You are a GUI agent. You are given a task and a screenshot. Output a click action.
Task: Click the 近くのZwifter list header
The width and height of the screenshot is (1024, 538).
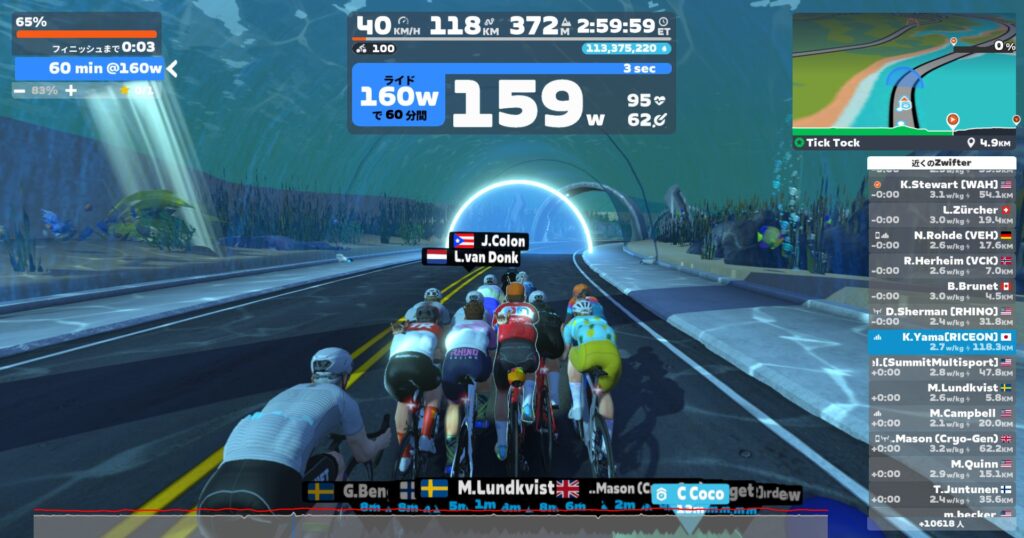pos(941,162)
